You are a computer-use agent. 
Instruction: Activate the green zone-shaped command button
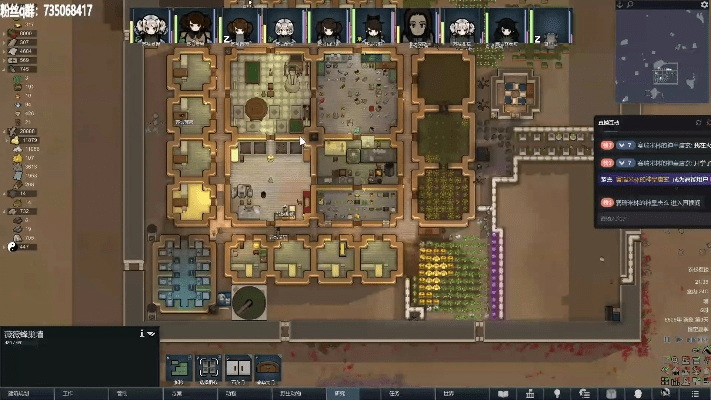pyautogui.click(x=178, y=367)
